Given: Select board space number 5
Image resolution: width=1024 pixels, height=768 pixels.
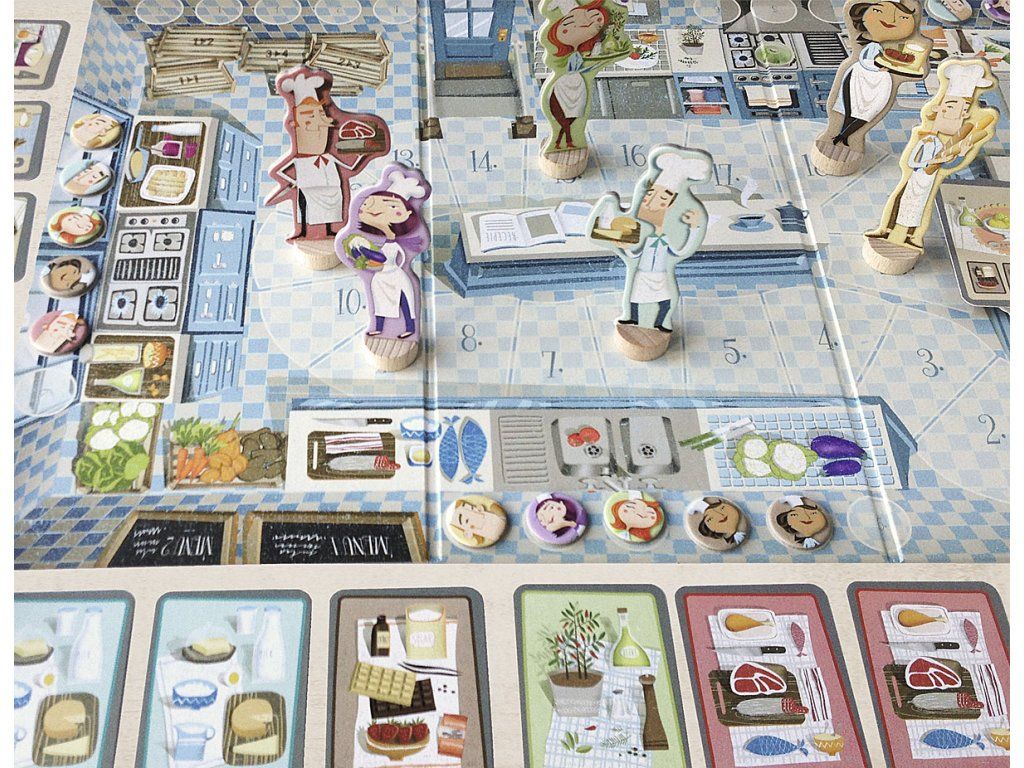Looking at the screenshot, I should click(733, 353).
